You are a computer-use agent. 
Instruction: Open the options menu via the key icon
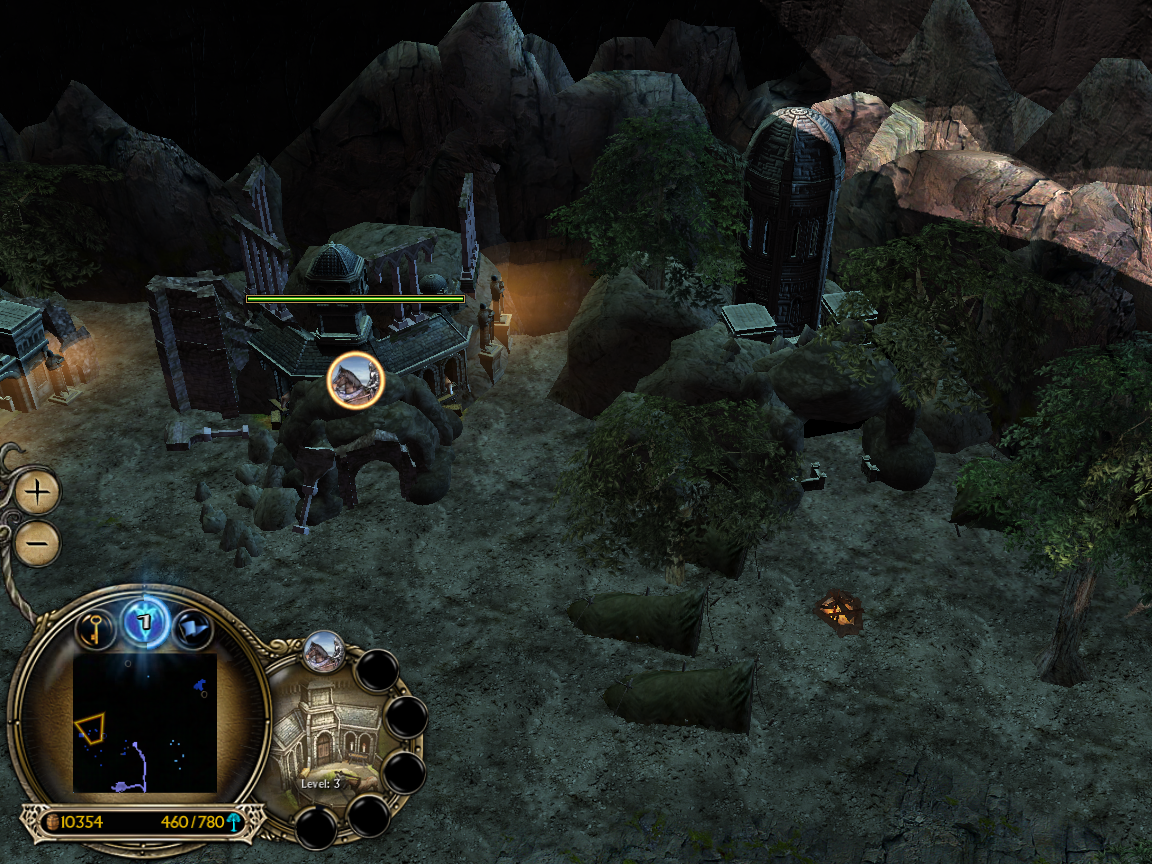[95, 630]
